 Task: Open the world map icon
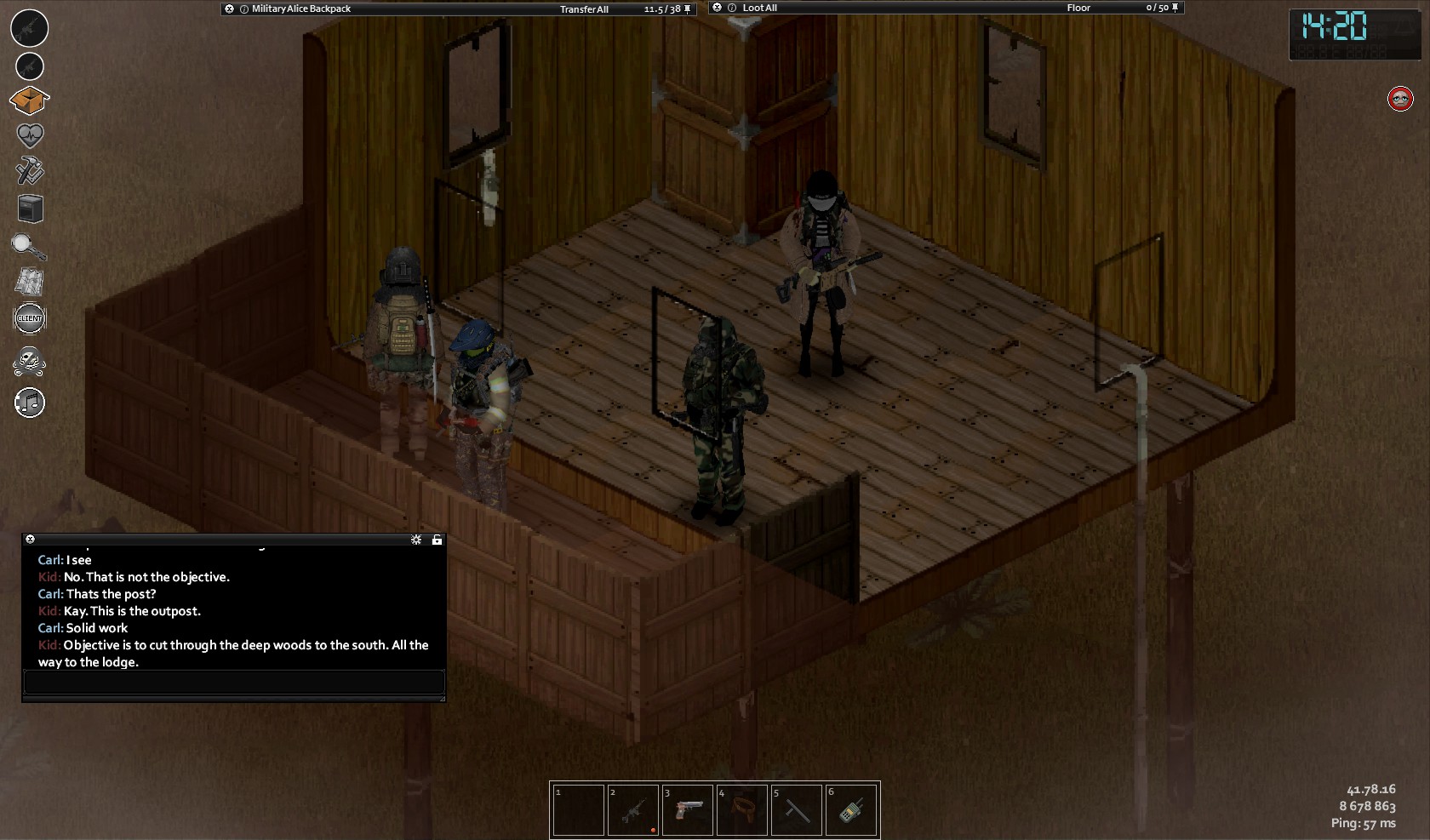point(30,282)
